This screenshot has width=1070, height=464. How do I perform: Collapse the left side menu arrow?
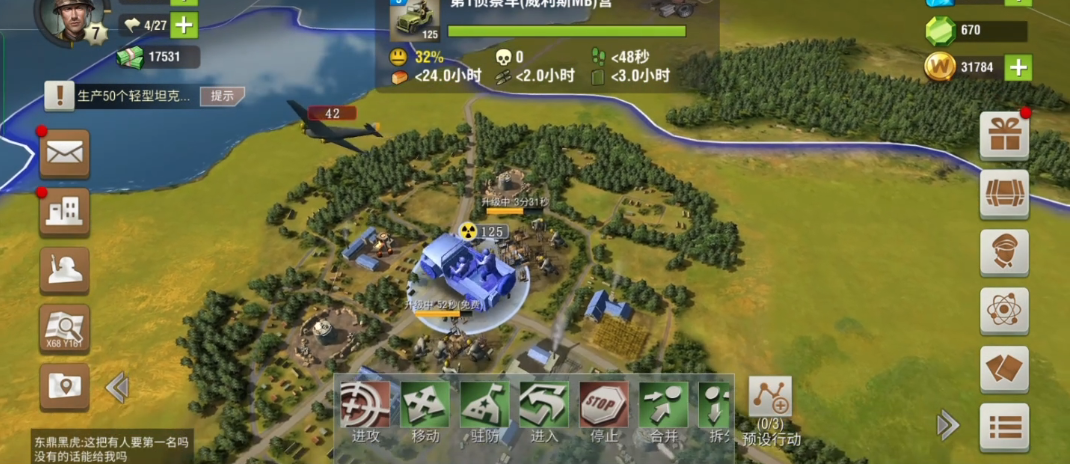(117, 387)
